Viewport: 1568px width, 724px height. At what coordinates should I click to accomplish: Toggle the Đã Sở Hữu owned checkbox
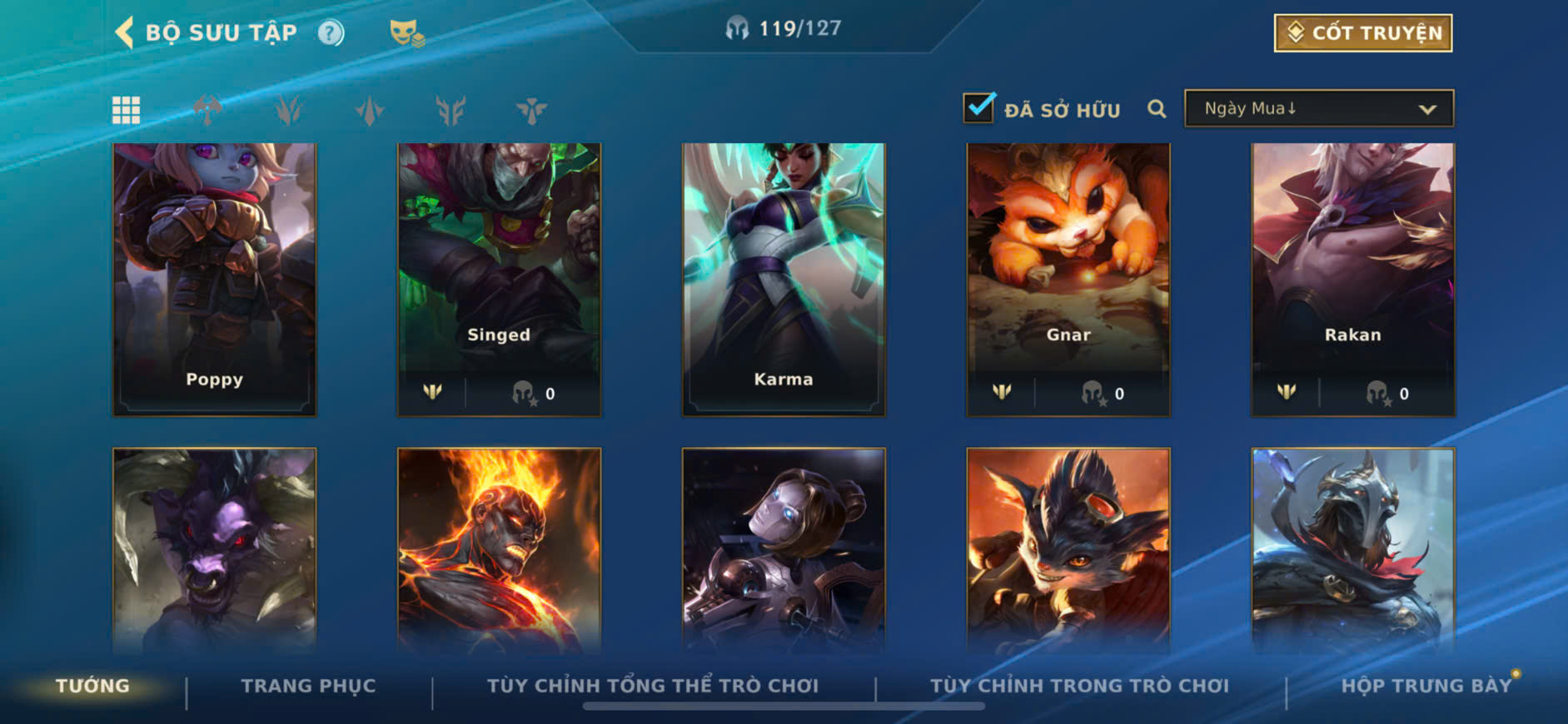click(978, 108)
